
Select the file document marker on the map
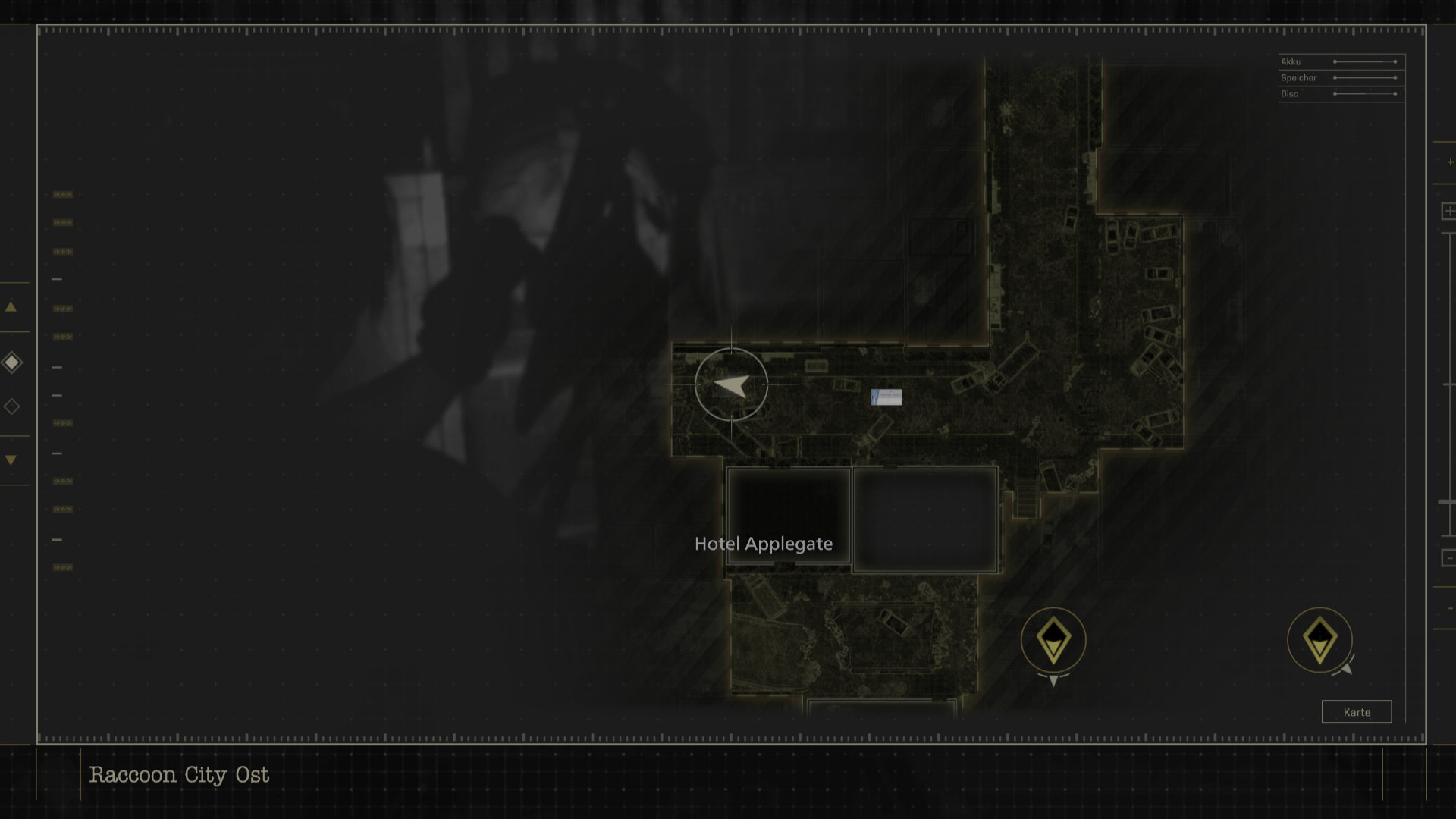tap(886, 397)
